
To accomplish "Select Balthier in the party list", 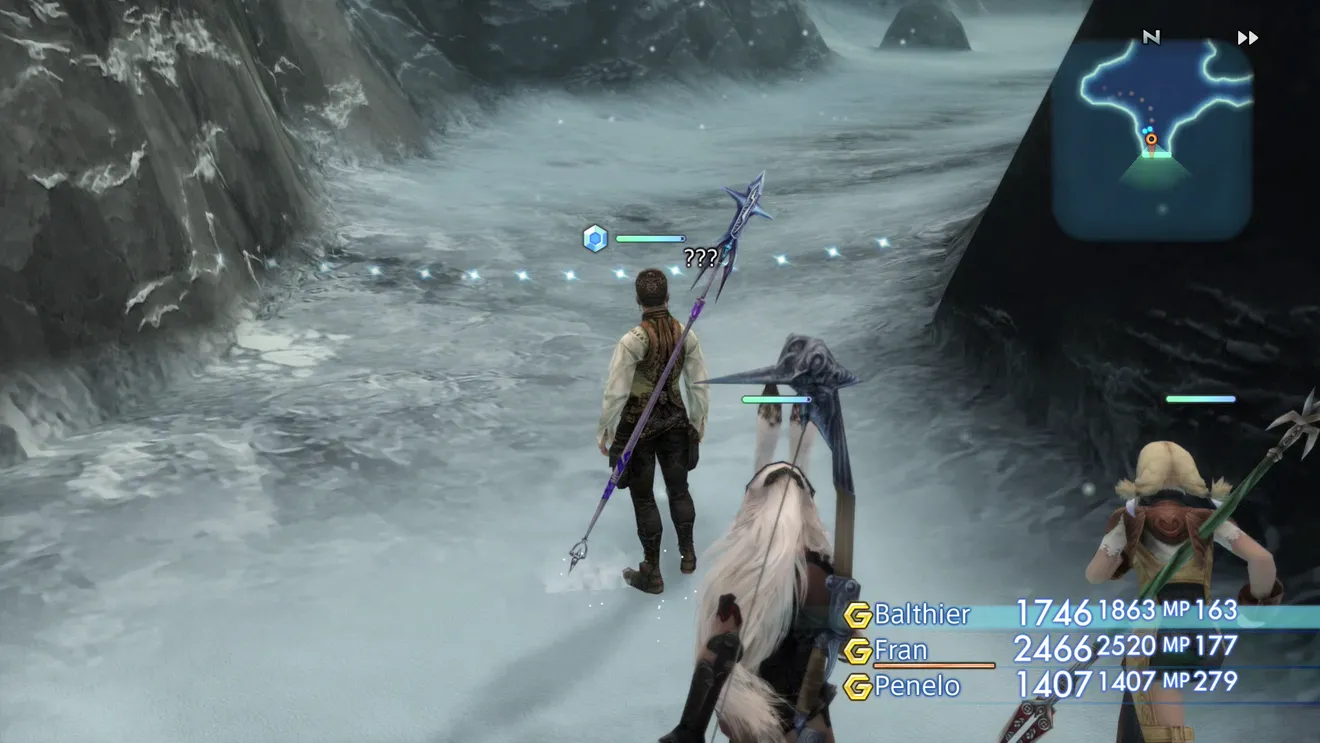I will [x=921, y=614].
